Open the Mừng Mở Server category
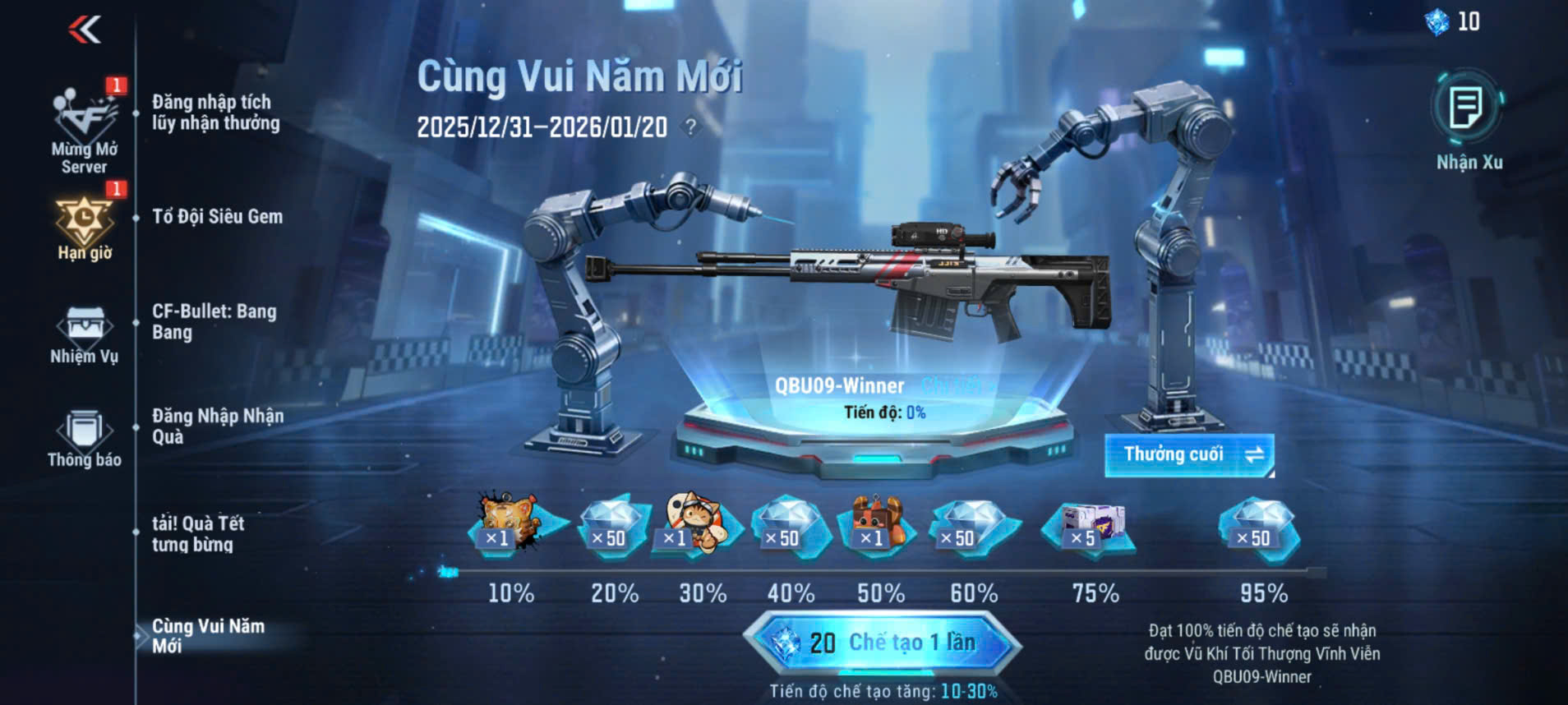This screenshot has width=1568, height=705. click(85, 131)
